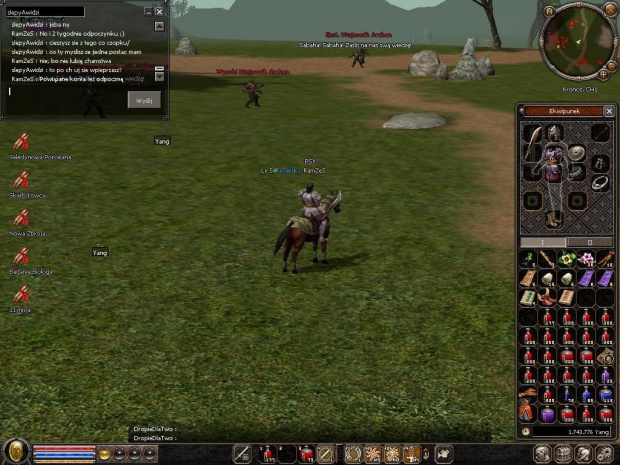Use the red potion in the quickbar
The image size is (620, 465).
coord(268,454)
